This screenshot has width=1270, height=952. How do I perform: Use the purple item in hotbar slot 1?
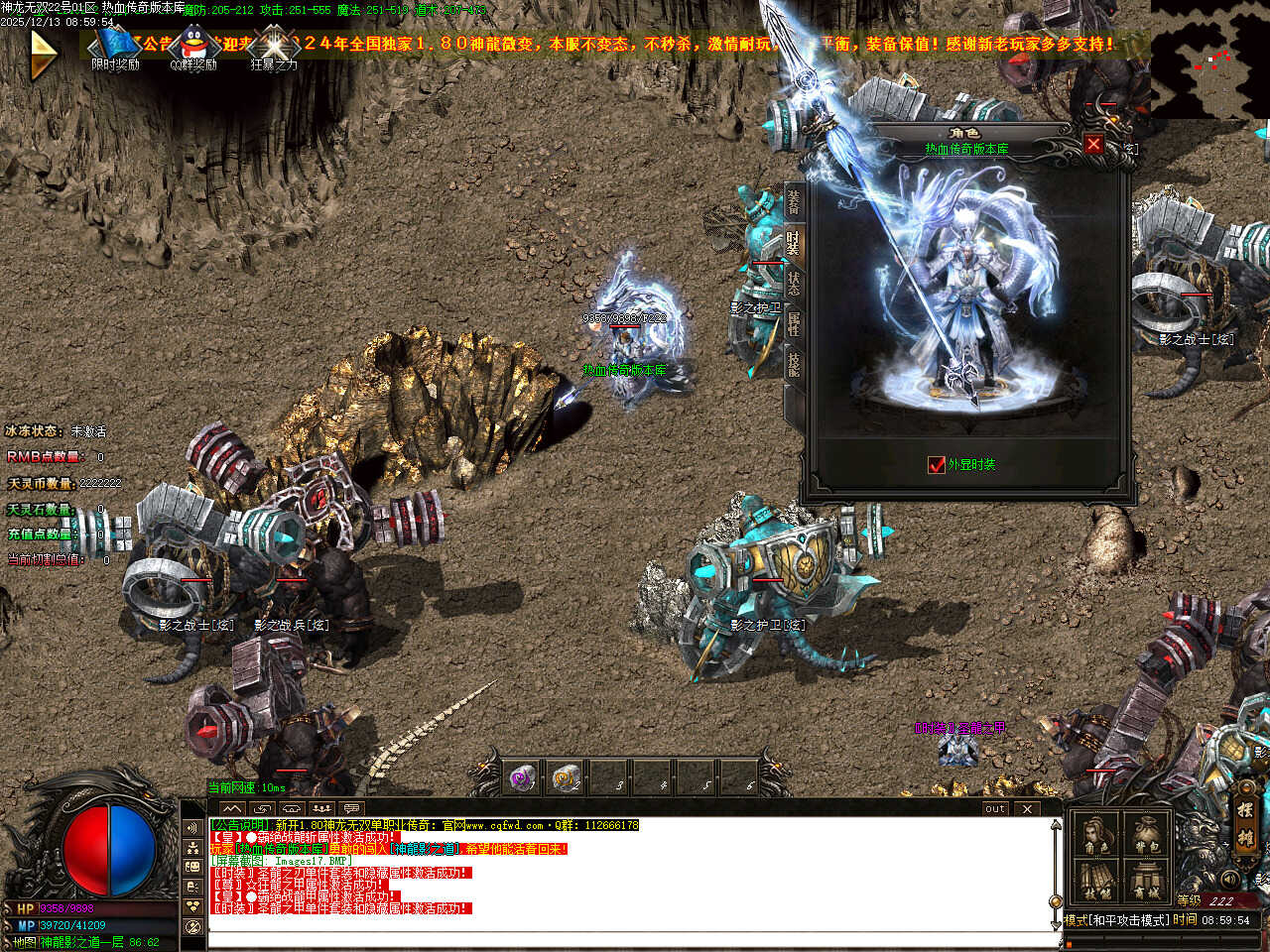tap(522, 777)
